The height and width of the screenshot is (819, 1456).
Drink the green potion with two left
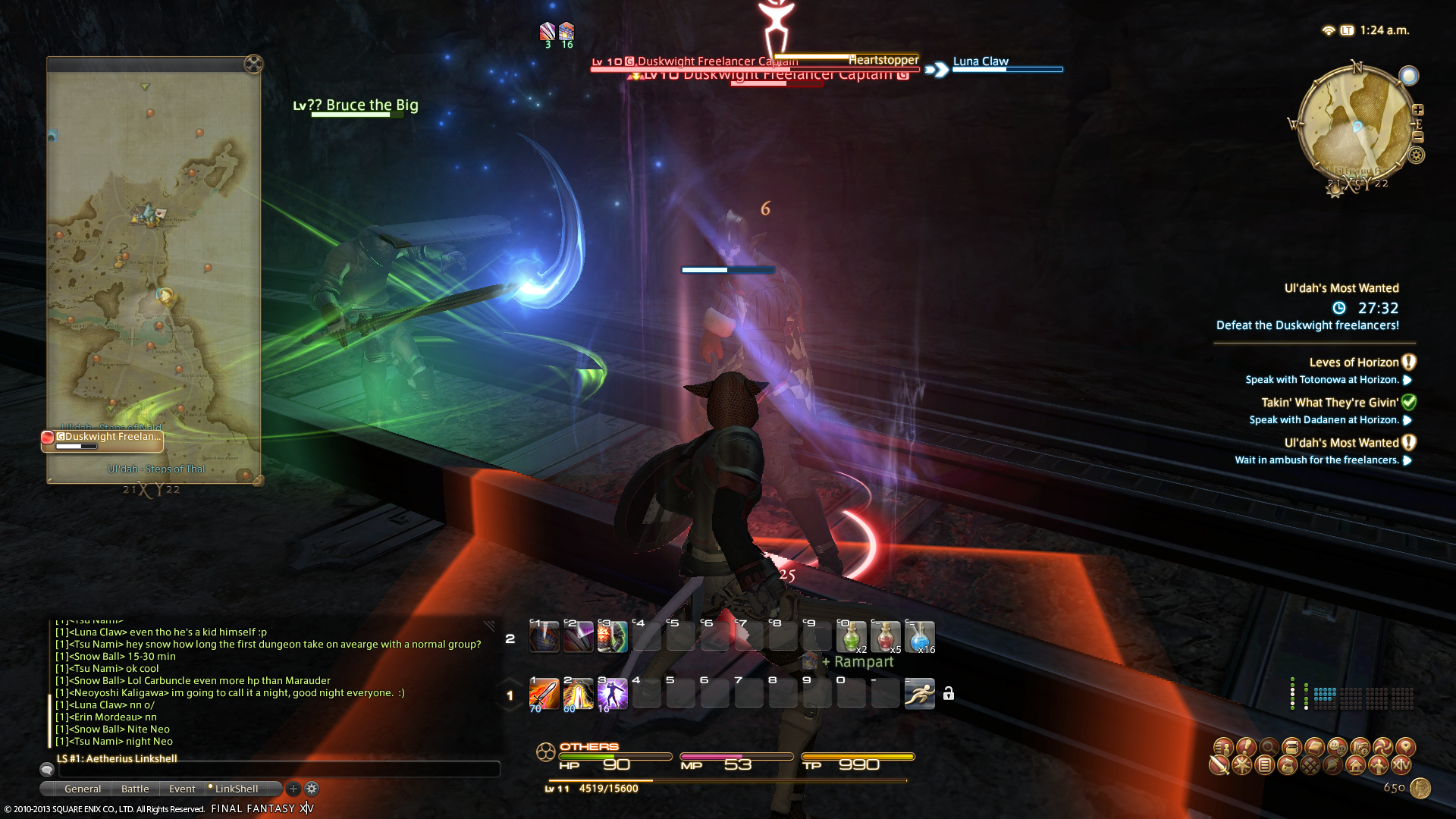pos(851,637)
